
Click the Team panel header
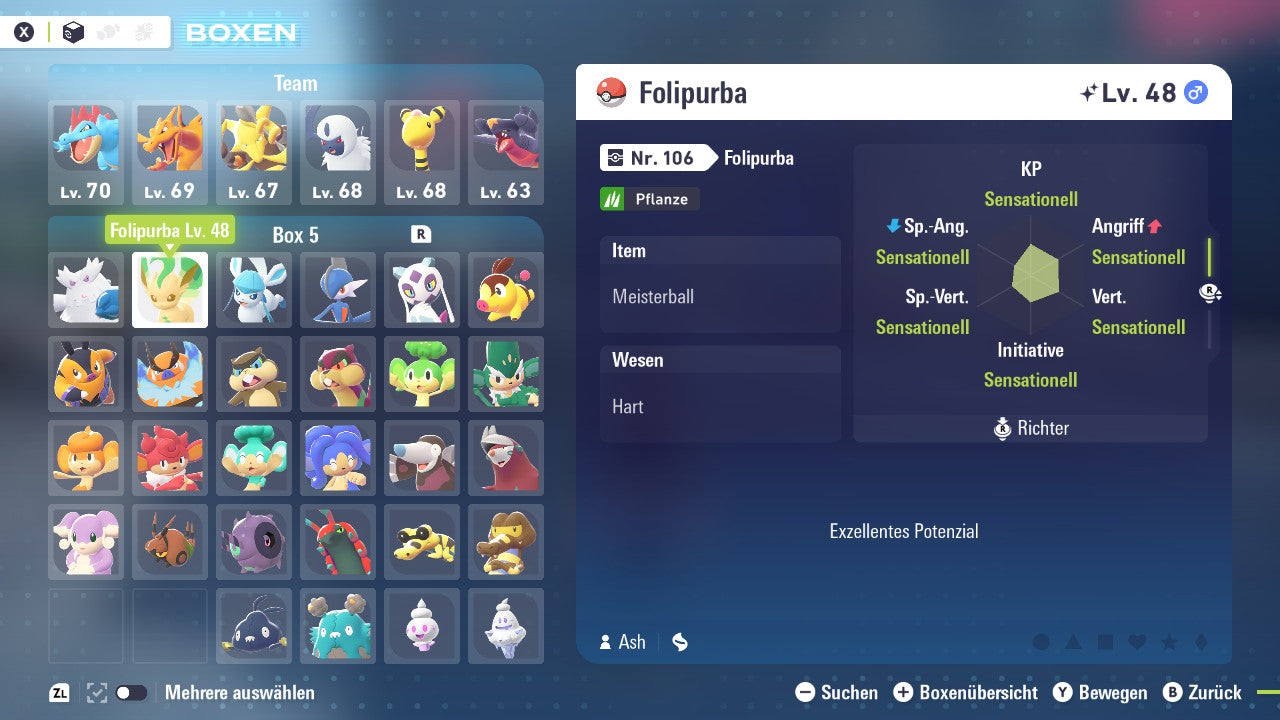295,83
